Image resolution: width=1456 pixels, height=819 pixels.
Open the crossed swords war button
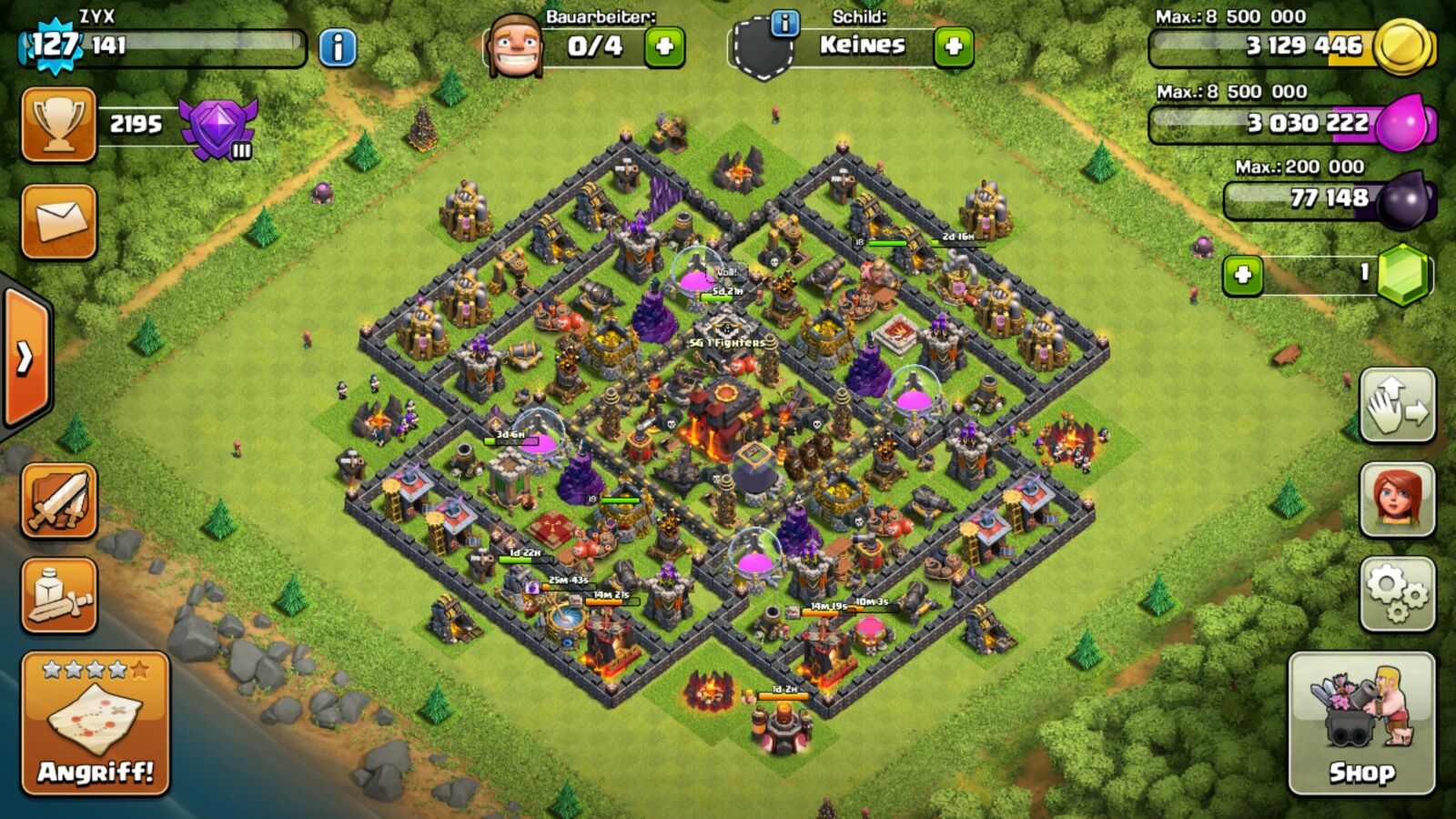pos(59,501)
